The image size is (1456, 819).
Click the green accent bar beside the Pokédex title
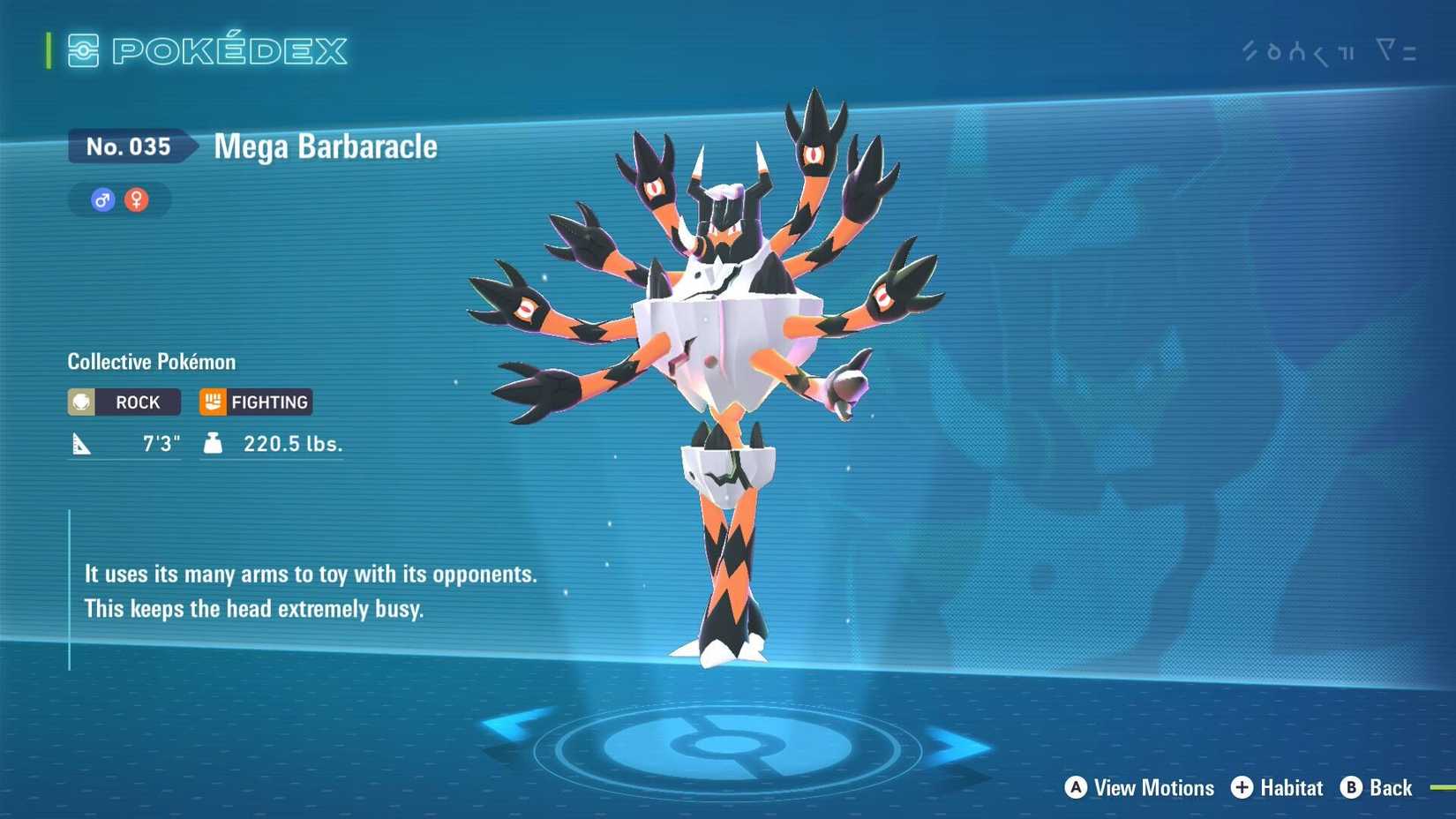click(49, 51)
